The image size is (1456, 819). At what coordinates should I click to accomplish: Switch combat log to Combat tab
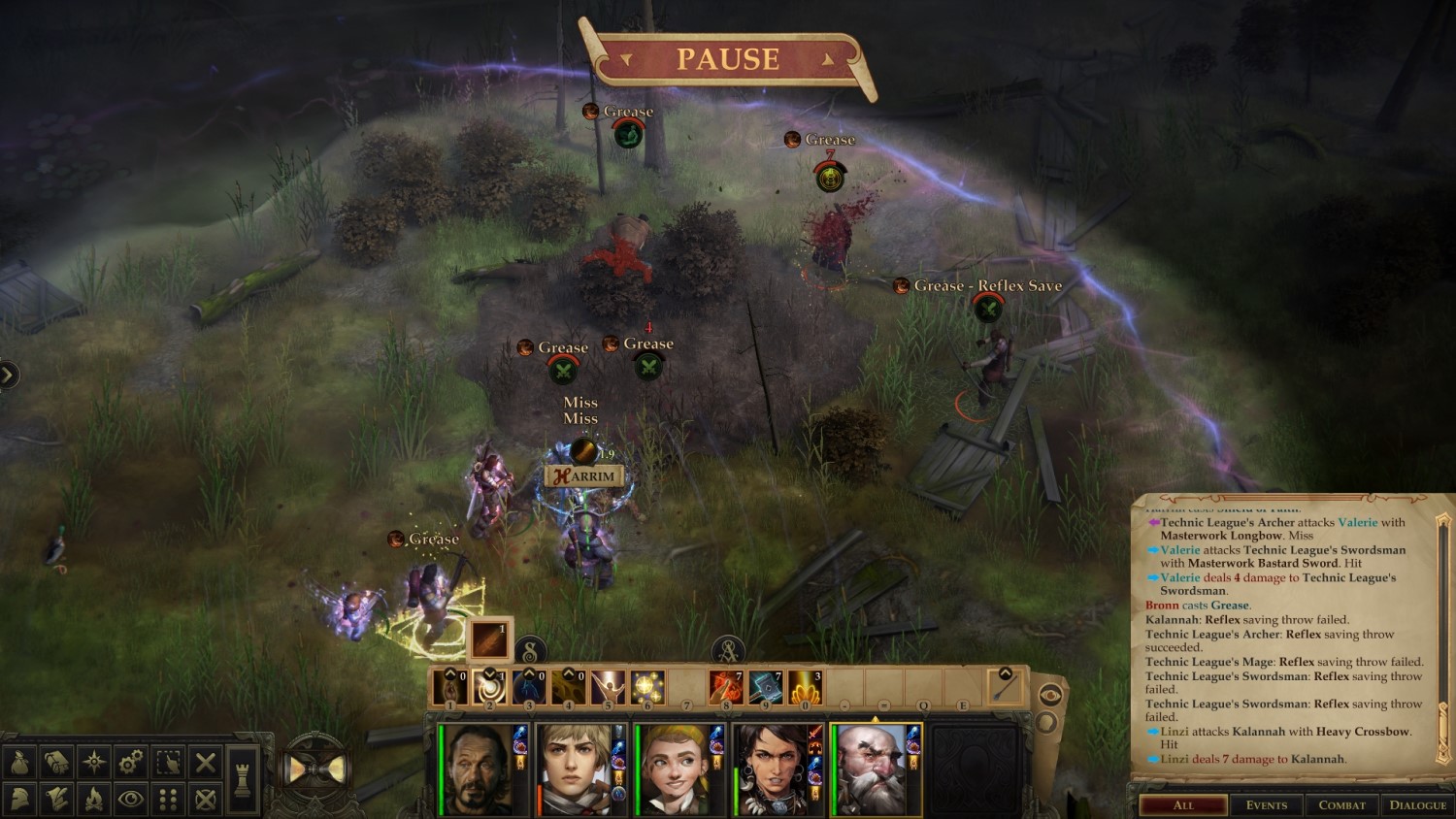[x=1341, y=805]
